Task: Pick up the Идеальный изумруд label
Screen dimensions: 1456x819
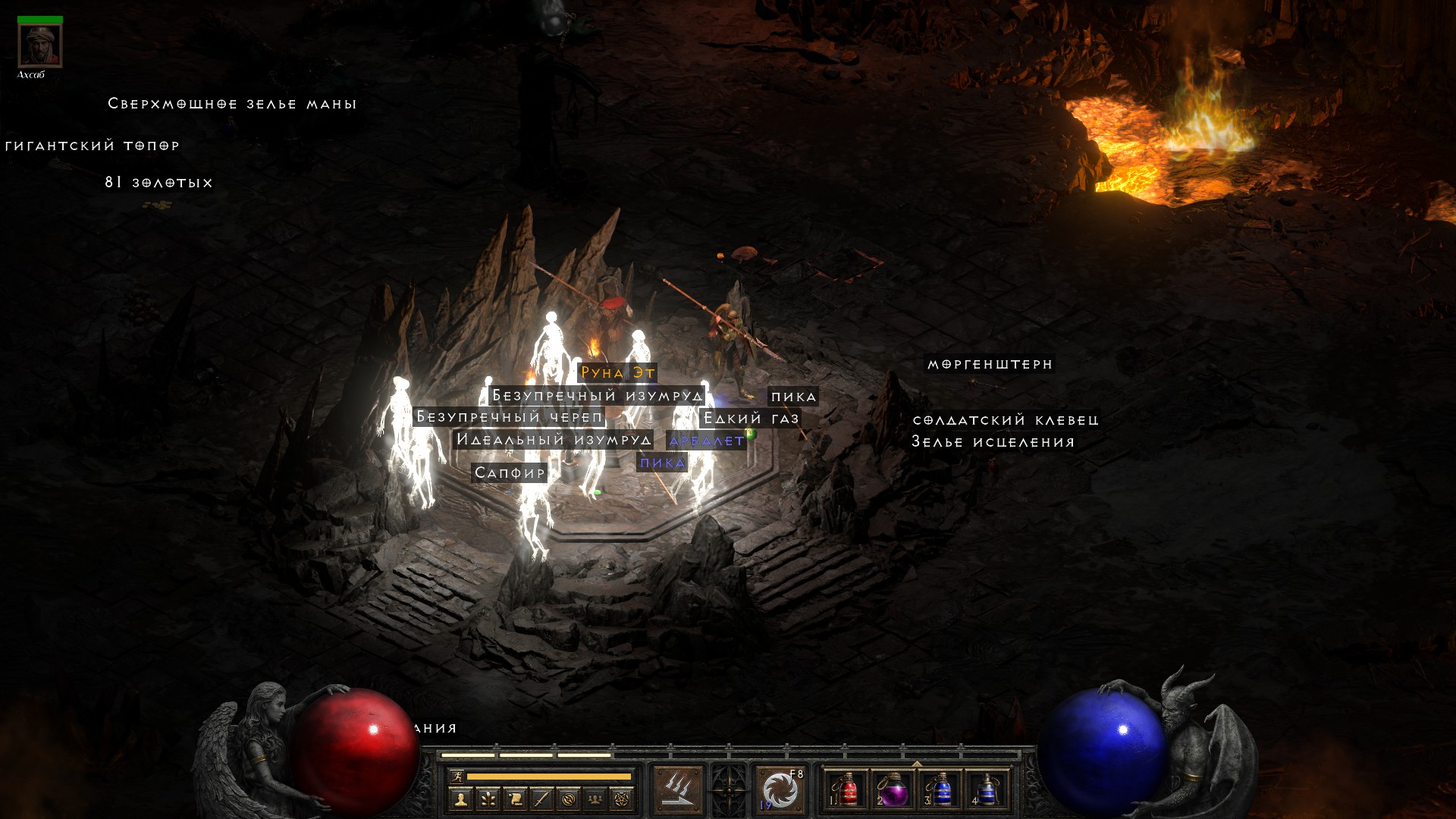Action: click(554, 440)
